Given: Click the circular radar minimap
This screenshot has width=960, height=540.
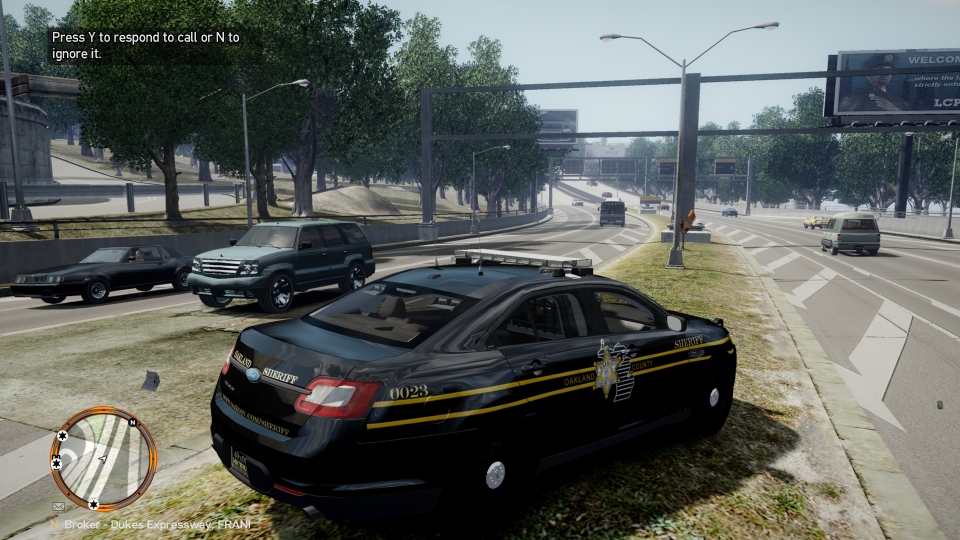Looking at the screenshot, I should tap(104, 458).
